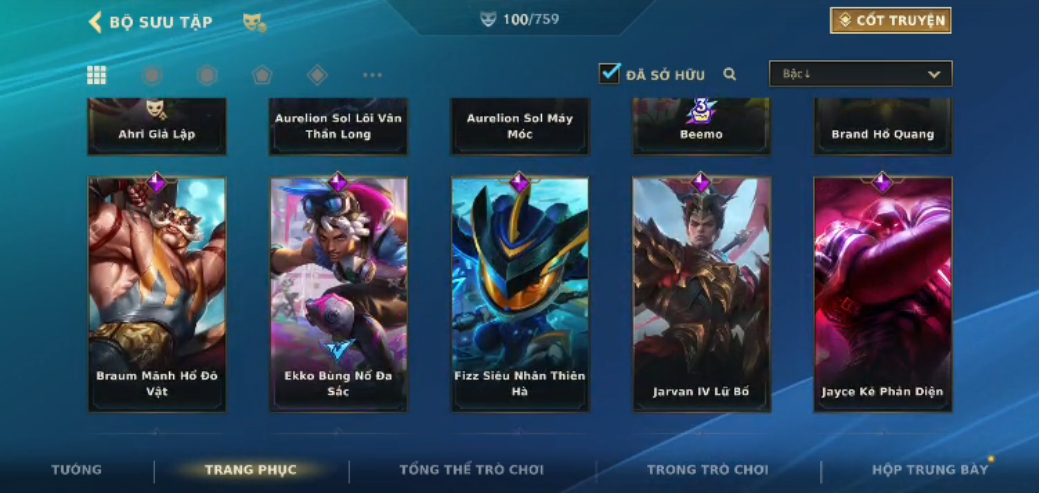Screen dimensions: 1039x493
Task: Switch to the Tướng tab
Action: (x=77, y=469)
